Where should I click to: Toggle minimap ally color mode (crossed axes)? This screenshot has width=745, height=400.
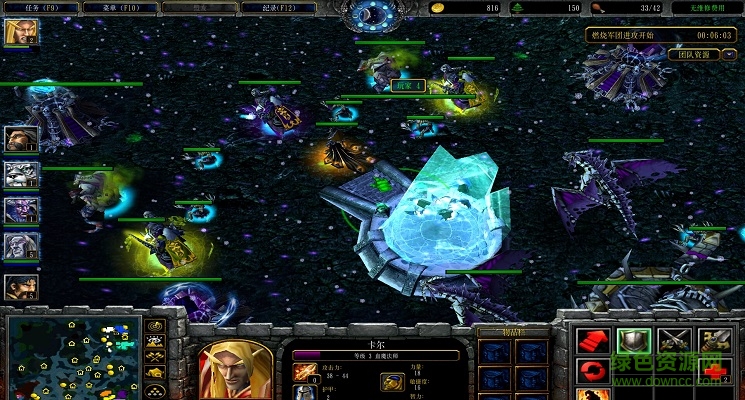tap(155, 356)
